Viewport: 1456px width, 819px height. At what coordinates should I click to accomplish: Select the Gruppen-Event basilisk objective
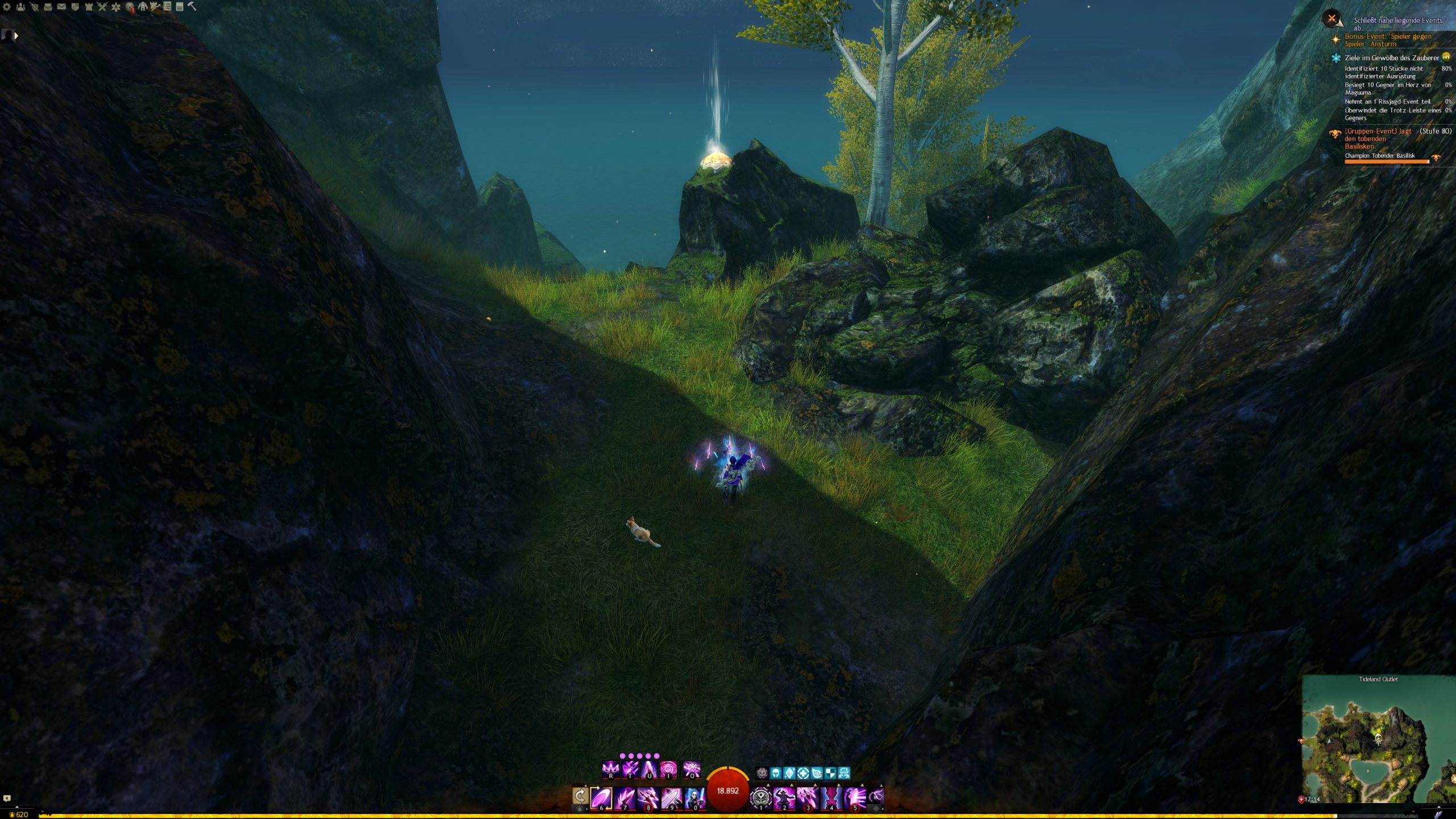coord(1378,138)
